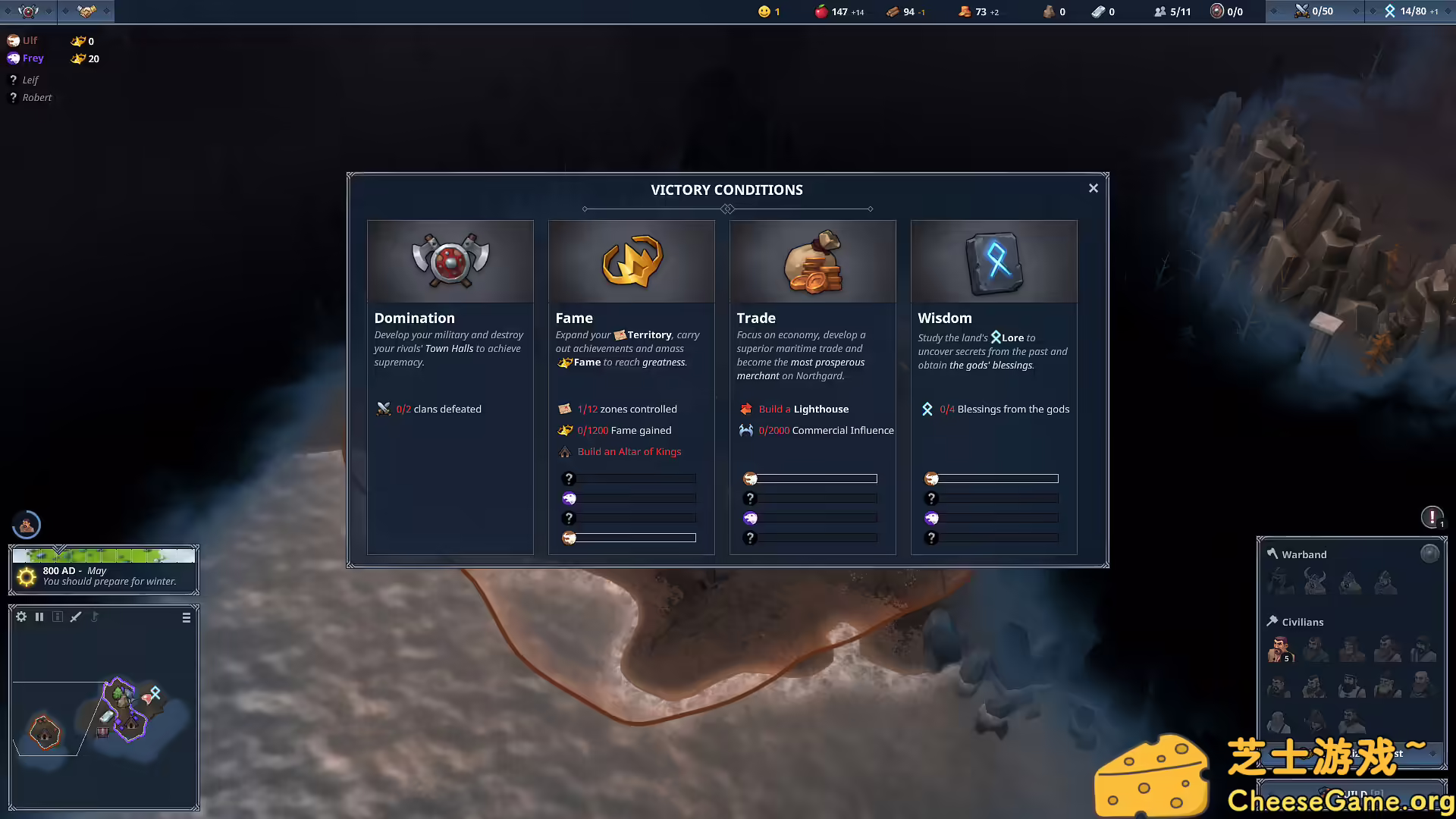Click the population counter icon showing 5/11
This screenshot has width=1456, height=819.
coord(1160,11)
